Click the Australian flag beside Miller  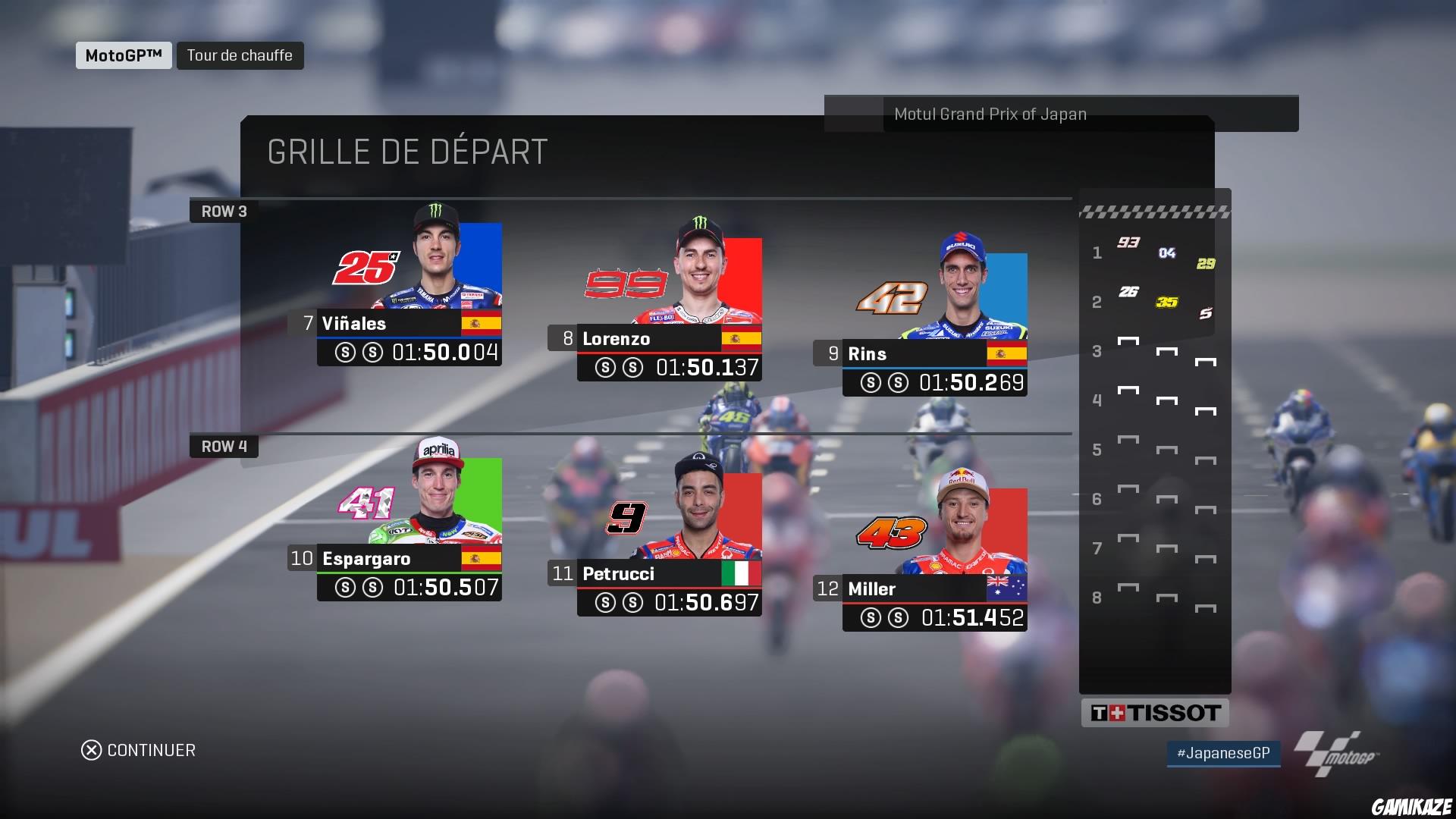click(1006, 589)
